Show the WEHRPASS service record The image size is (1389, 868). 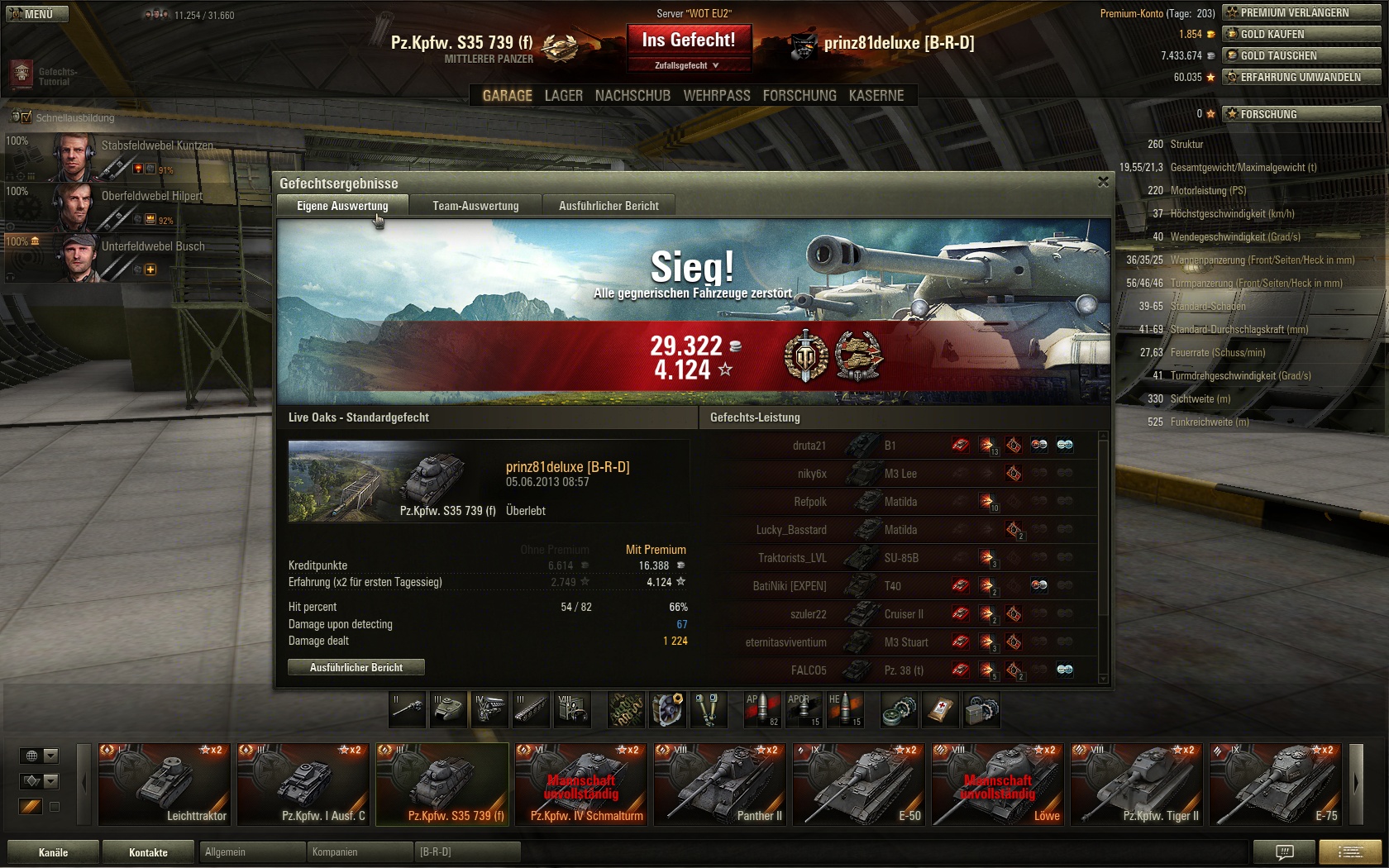coord(716,96)
